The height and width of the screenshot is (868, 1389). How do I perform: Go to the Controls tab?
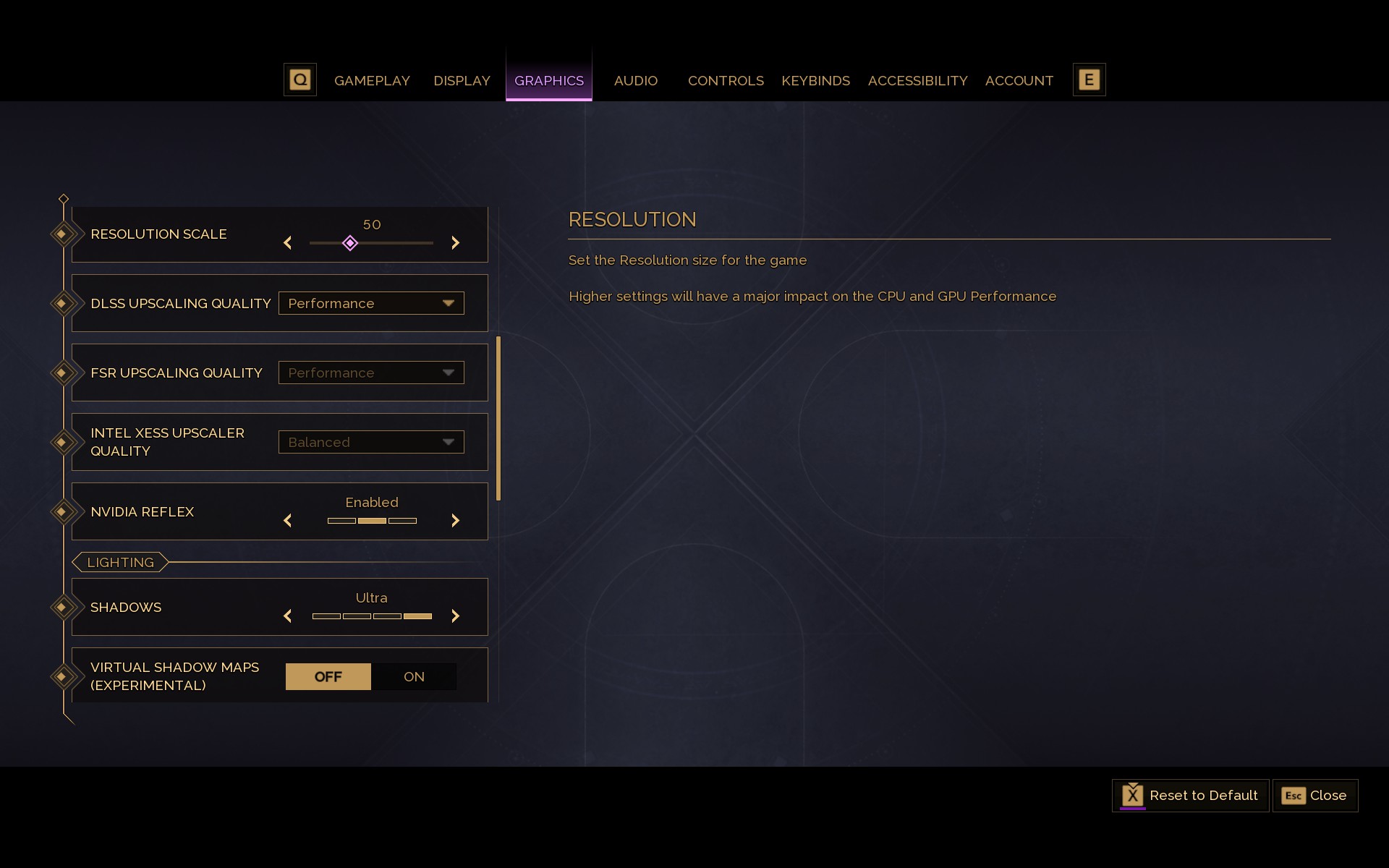(725, 80)
